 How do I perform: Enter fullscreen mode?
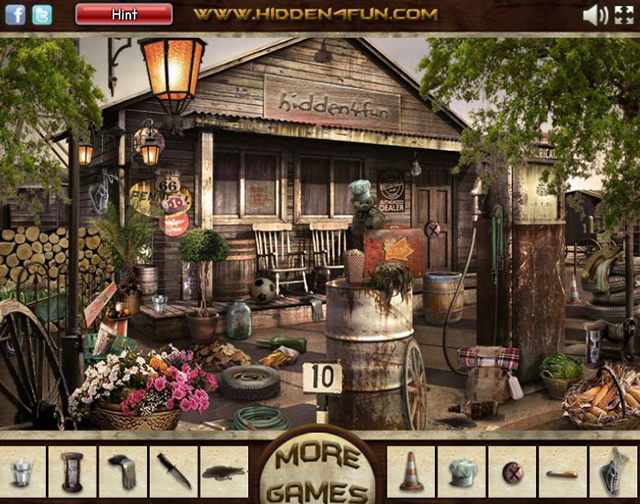click(623, 14)
